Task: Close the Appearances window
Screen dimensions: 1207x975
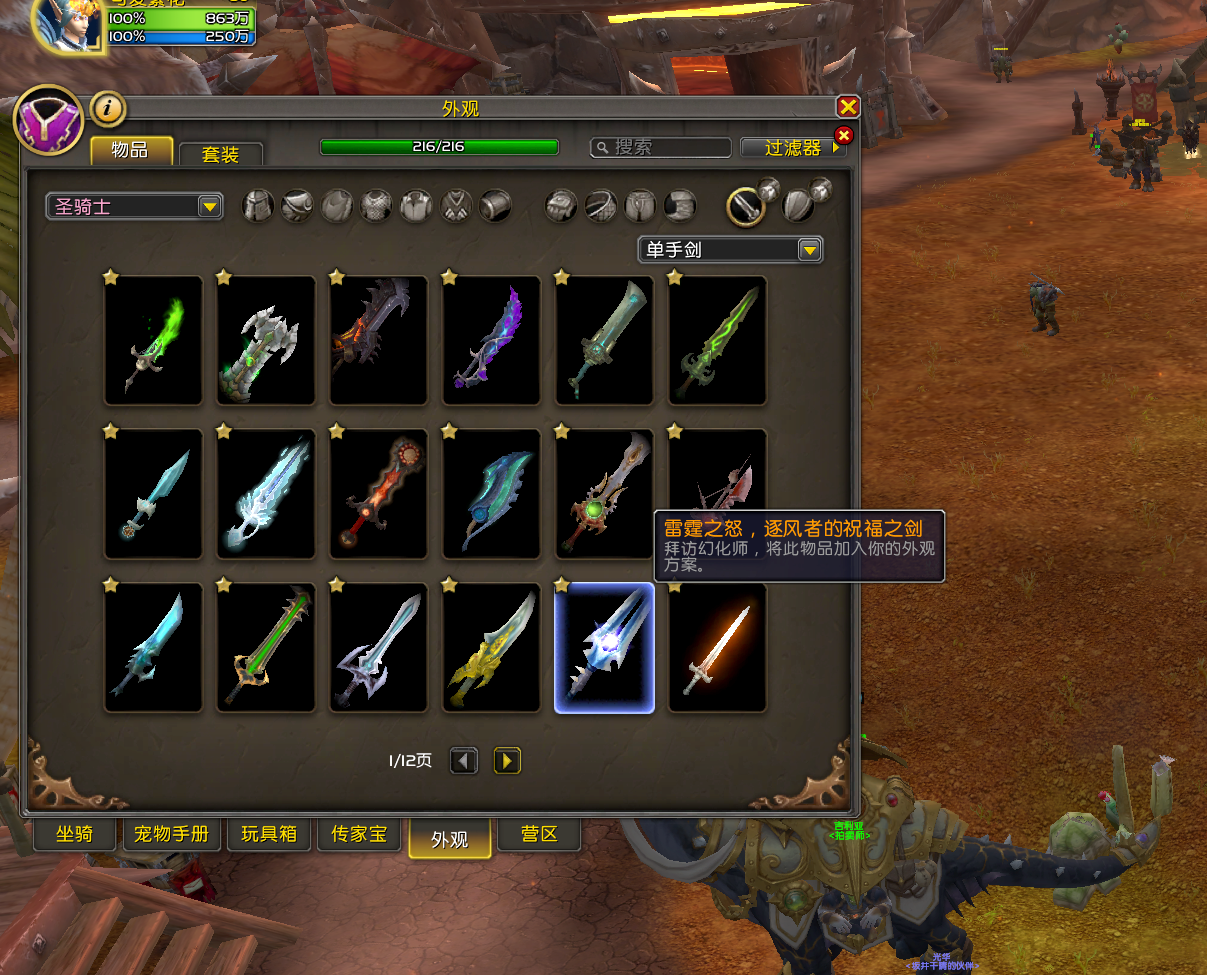Action: point(847,108)
